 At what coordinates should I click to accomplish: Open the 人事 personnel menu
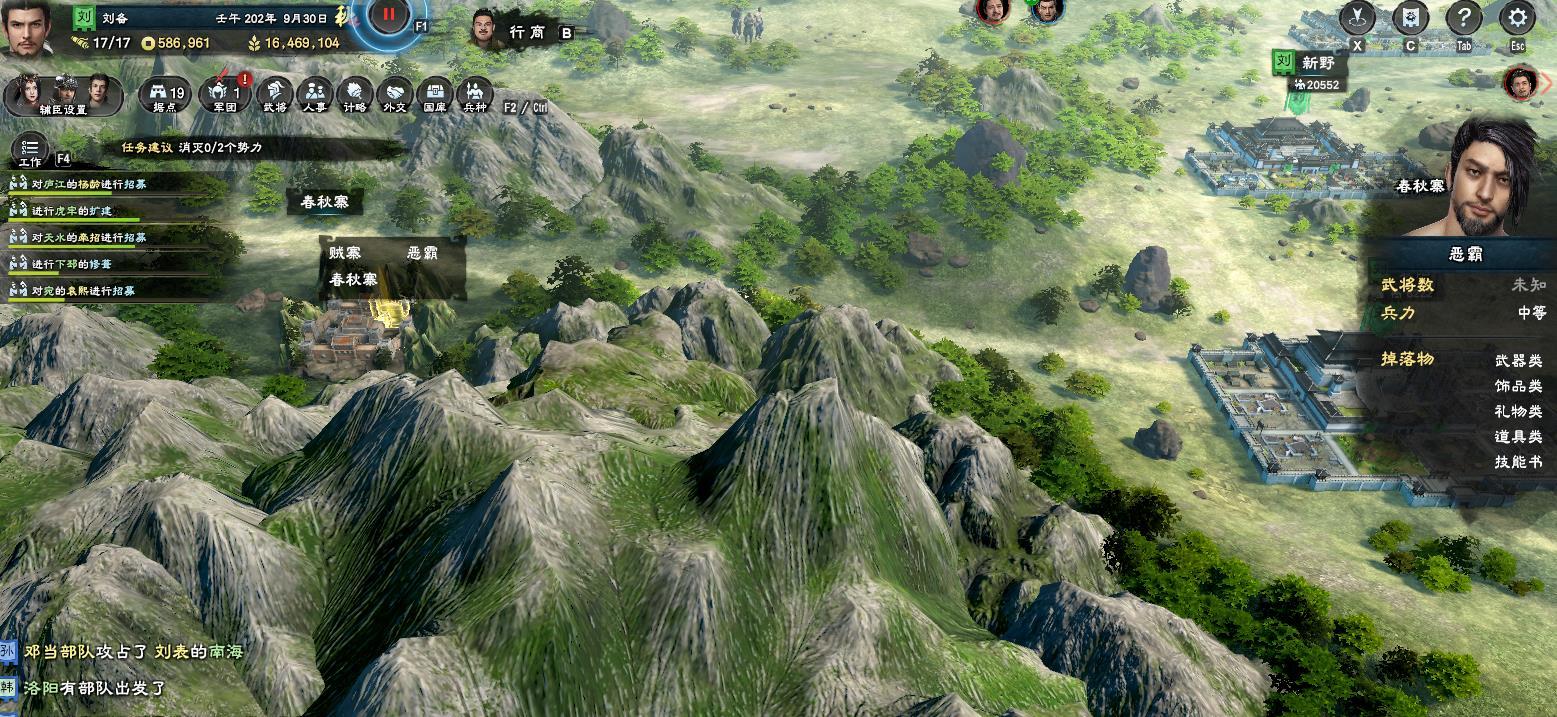click(314, 95)
